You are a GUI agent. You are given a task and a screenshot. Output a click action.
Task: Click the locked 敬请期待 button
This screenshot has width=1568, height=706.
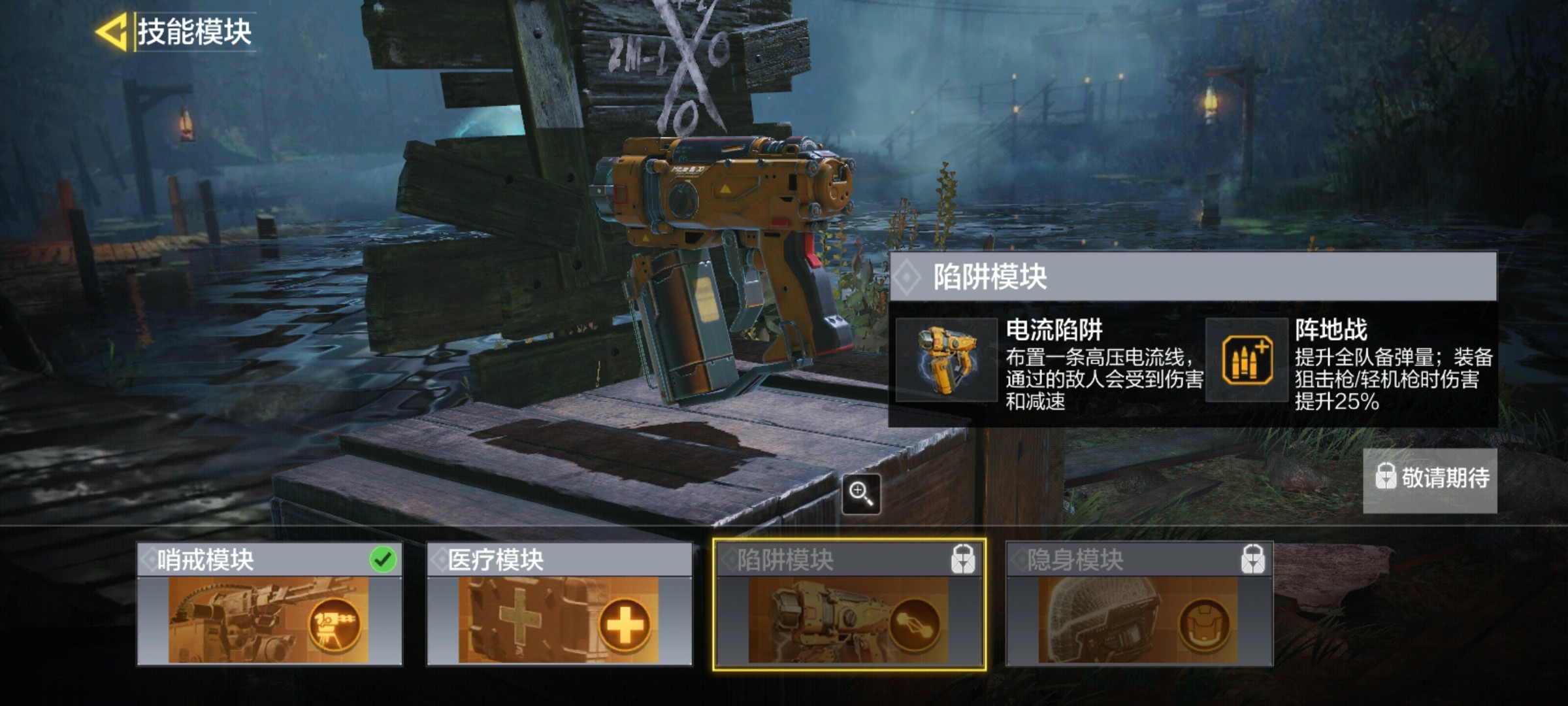tap(1429, 480)
